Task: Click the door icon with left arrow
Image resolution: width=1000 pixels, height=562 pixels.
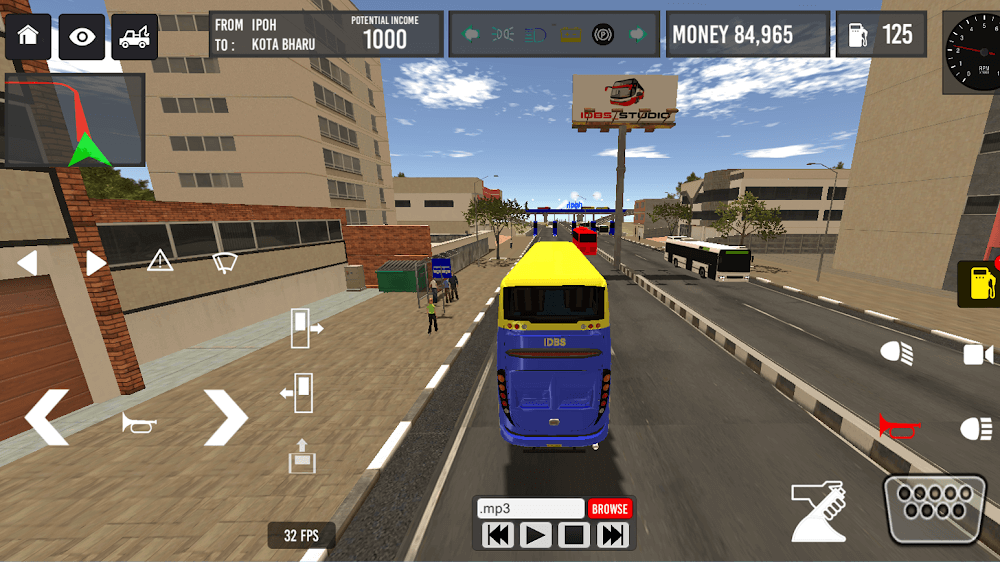Action: tap(298, 393)
